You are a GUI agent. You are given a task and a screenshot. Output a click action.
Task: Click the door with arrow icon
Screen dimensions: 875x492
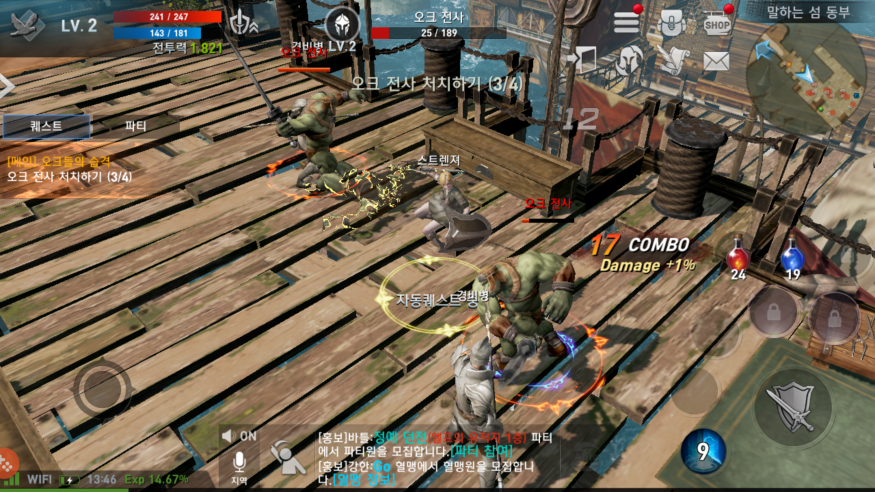(x=587, y=60)
